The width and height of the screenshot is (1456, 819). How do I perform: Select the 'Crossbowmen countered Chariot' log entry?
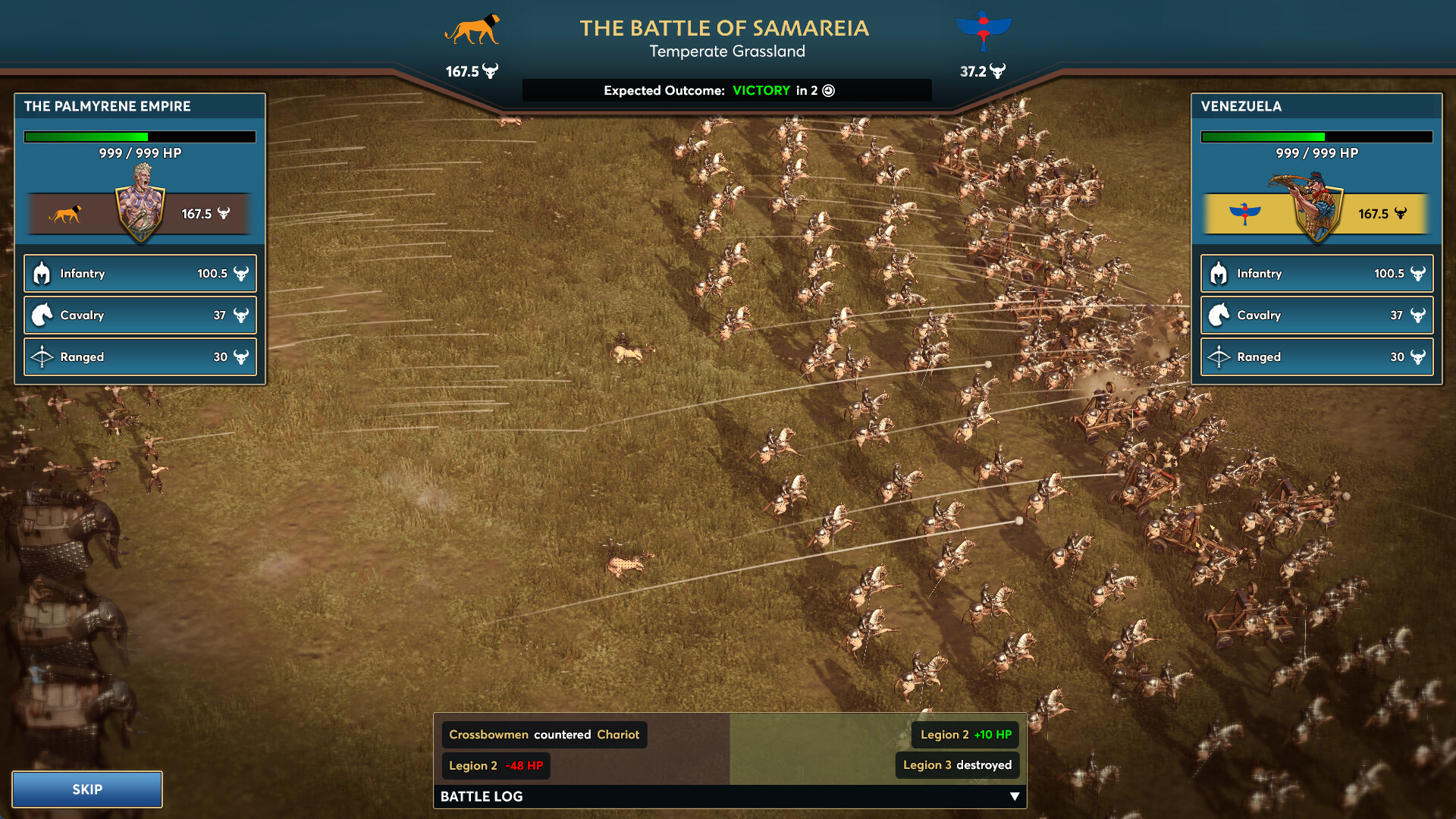click(544, 734)
